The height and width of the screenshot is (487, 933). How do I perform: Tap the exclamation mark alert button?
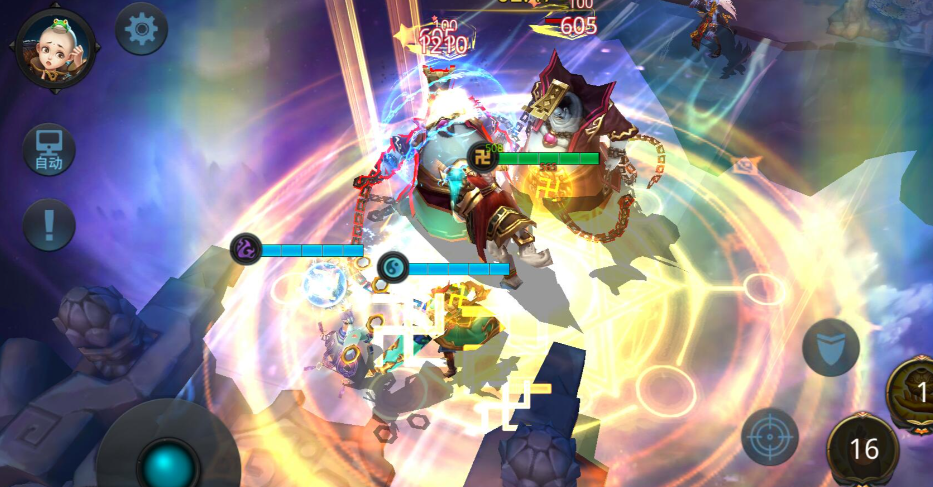click(x=49, y=225)
